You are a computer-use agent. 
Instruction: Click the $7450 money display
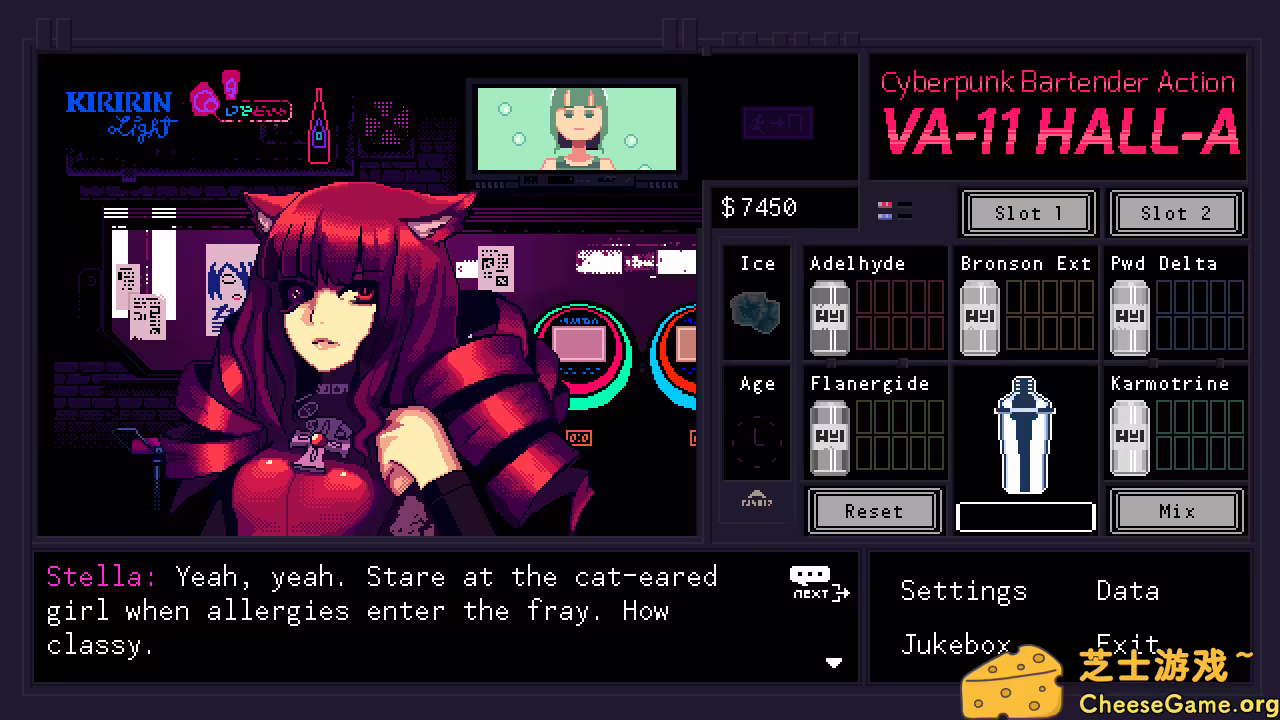[x=783, y=207]
